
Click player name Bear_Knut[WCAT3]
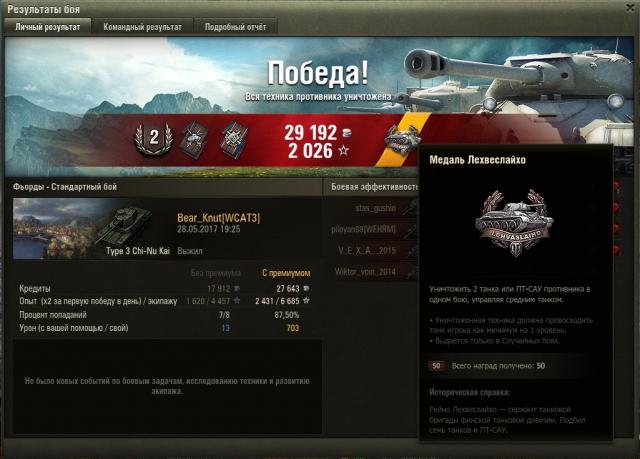point(218,217)
